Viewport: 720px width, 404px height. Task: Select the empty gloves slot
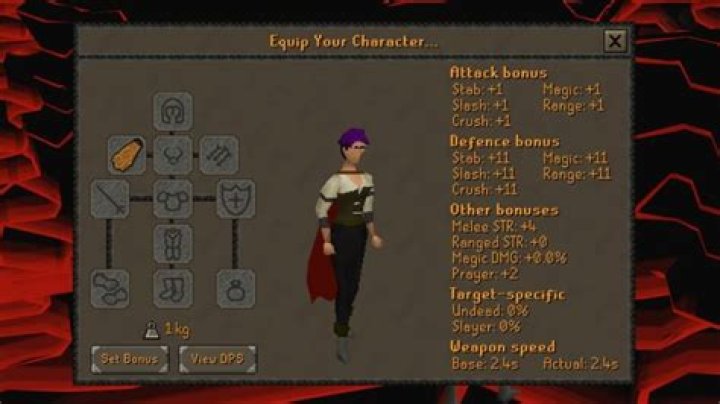tap(110, 288)
